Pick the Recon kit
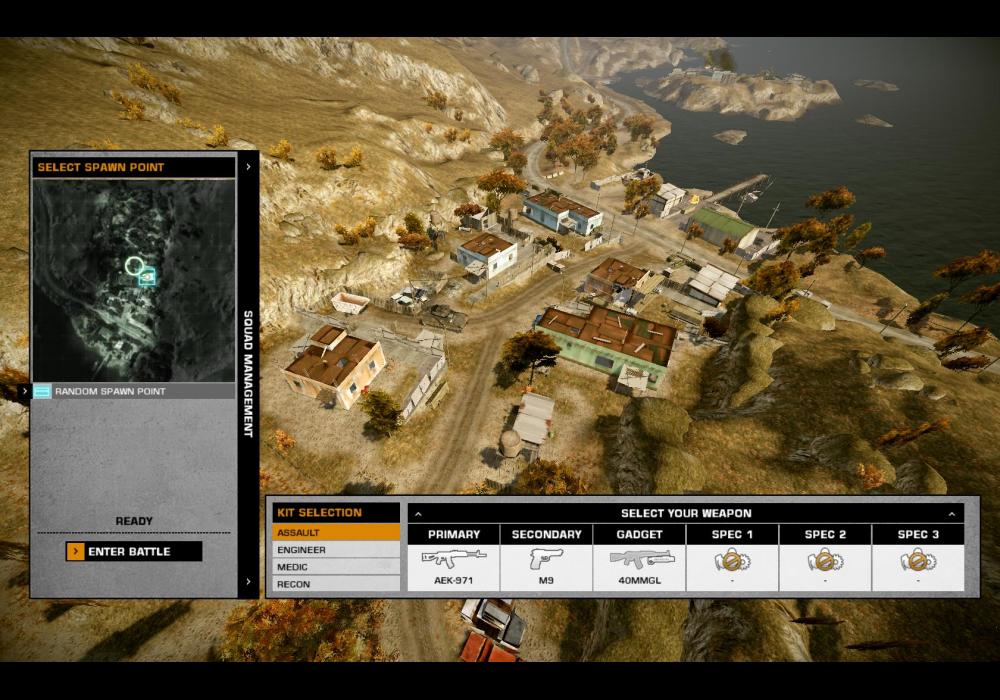This screenshot has height=700, width=1000. coord(336,584)
